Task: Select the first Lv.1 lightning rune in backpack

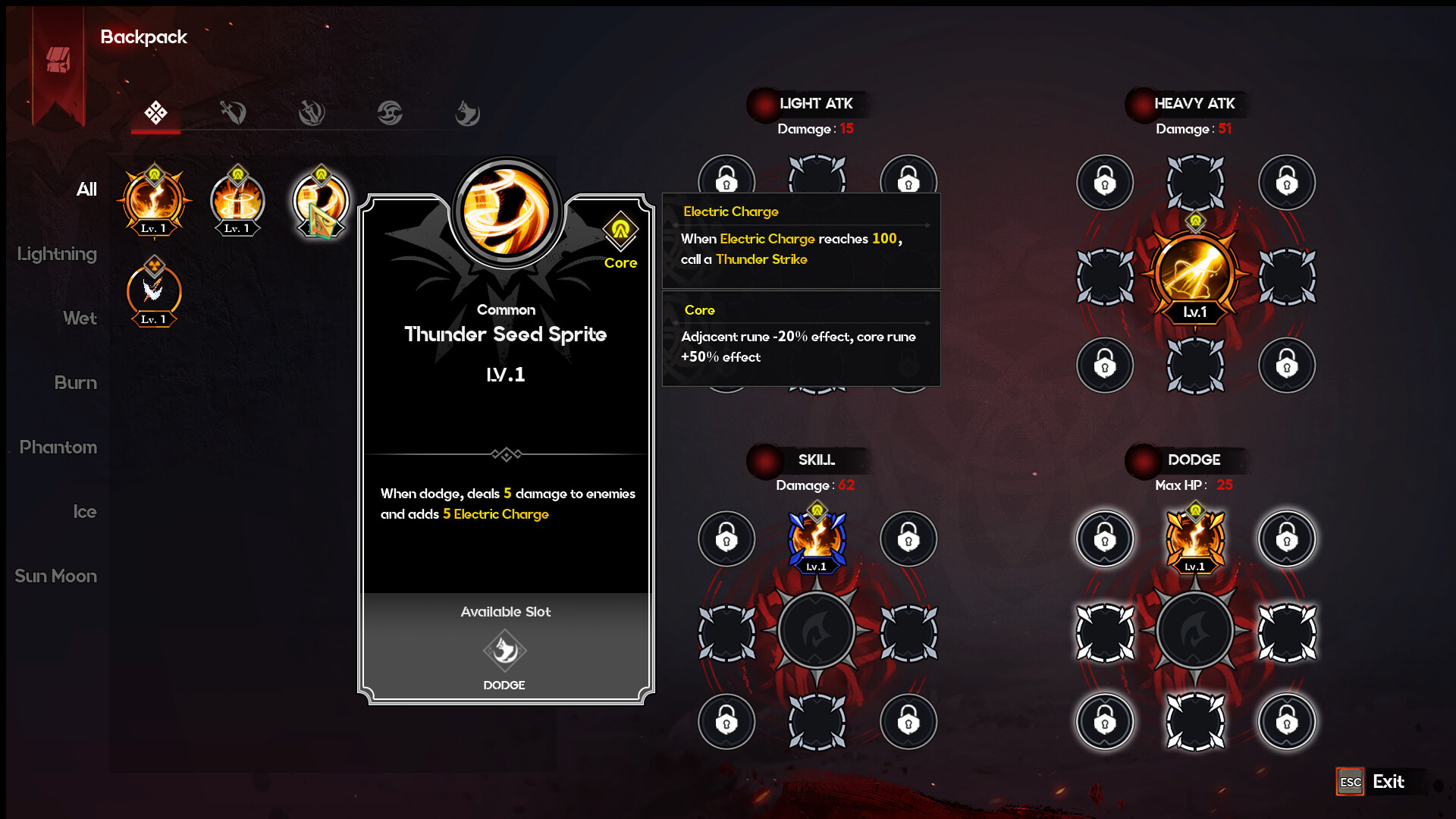Action: click(x=154, y=201)
